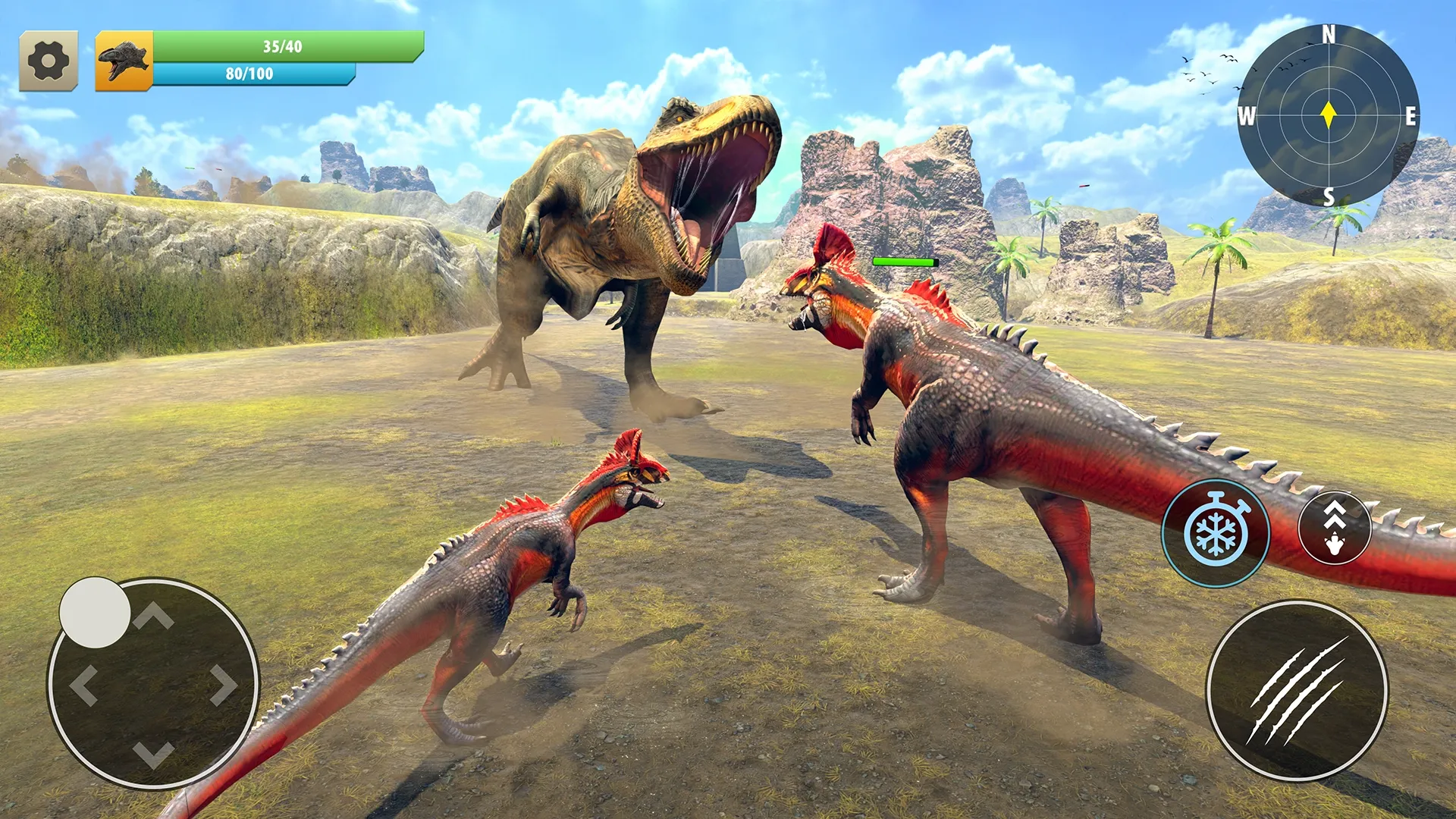Open the settings gear menu

click(x=49, y=61)
